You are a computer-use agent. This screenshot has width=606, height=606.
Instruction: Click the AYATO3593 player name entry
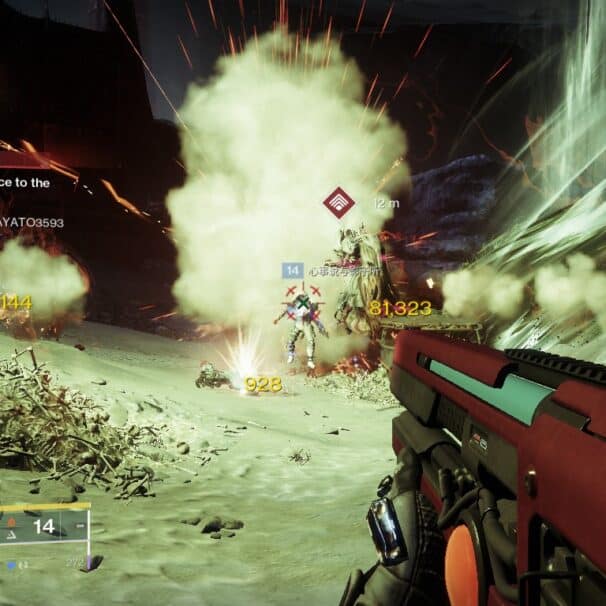coord(32,223)
